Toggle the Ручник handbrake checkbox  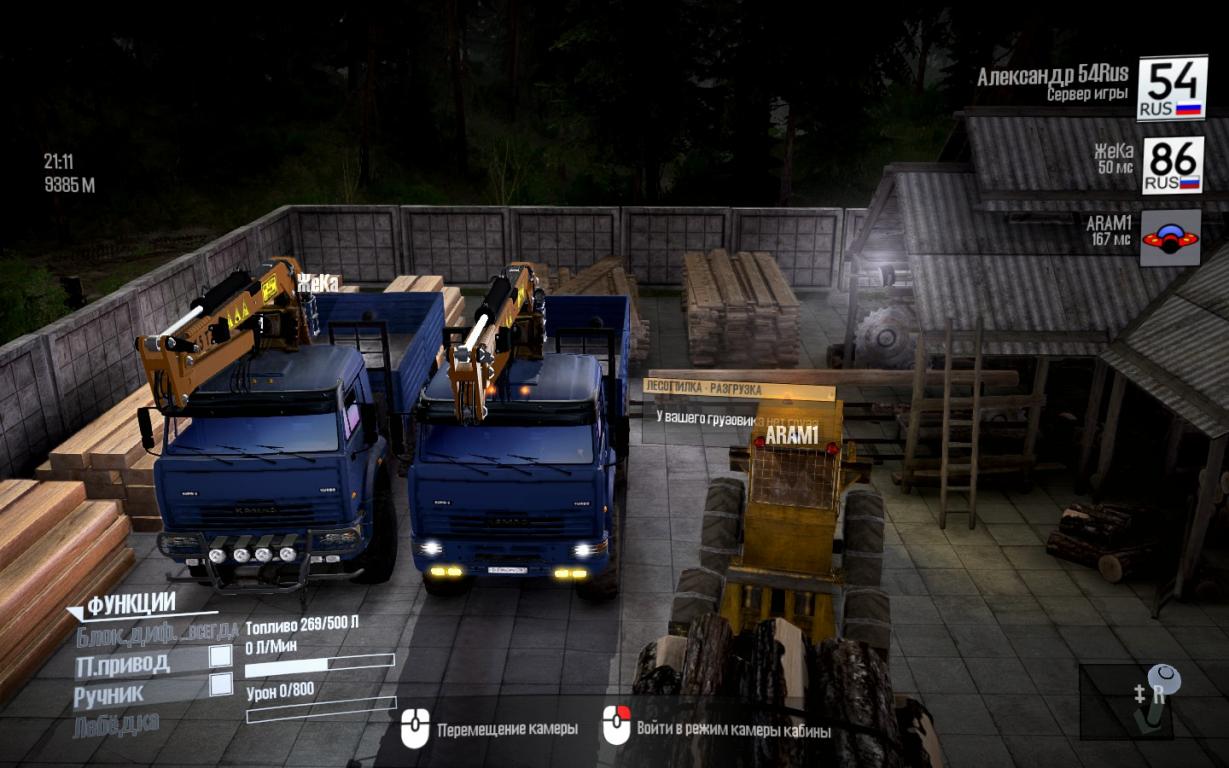pos(220,685)
